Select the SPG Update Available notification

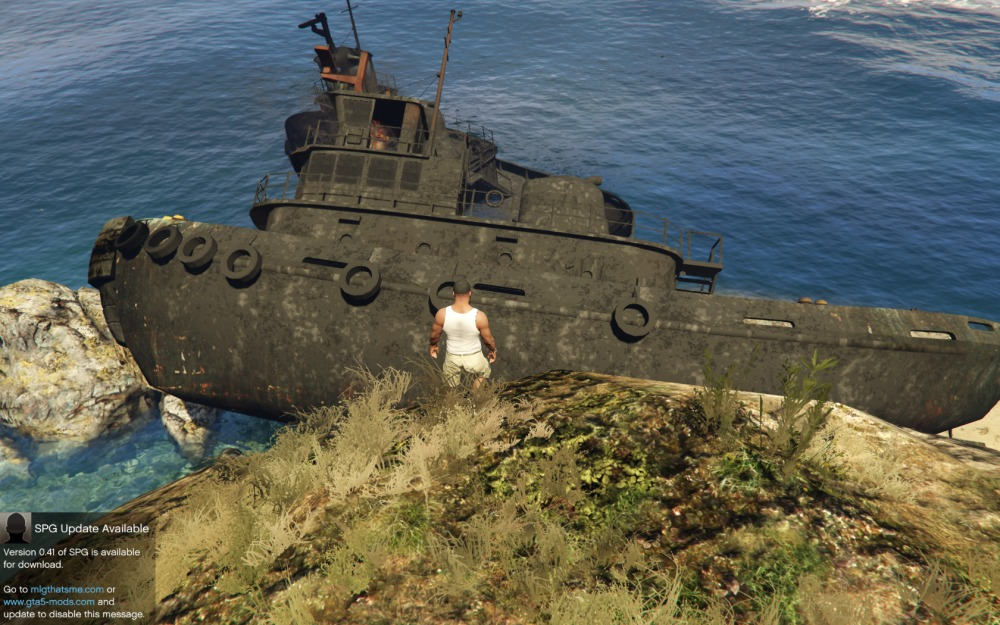point(91,528)
